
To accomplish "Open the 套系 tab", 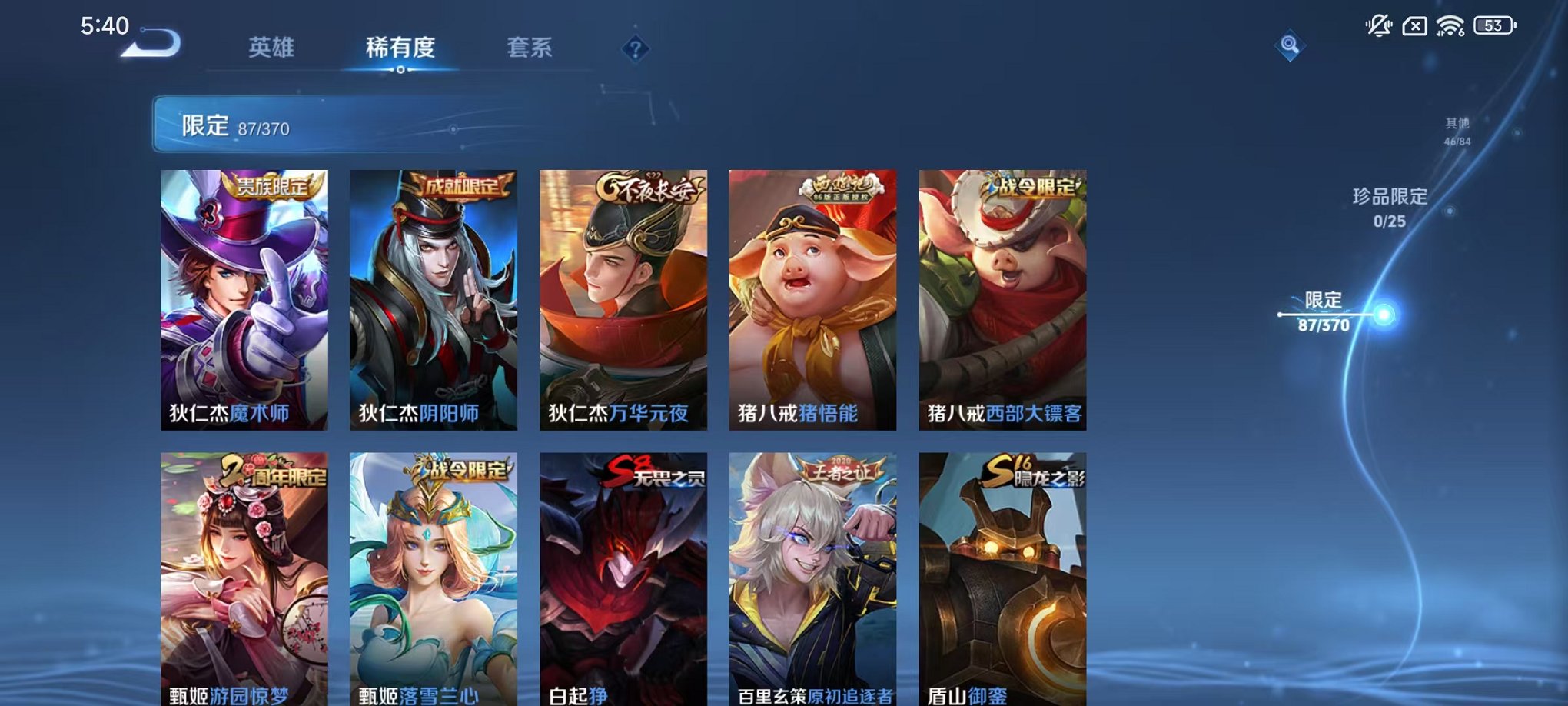I will (x=530, y=48).
